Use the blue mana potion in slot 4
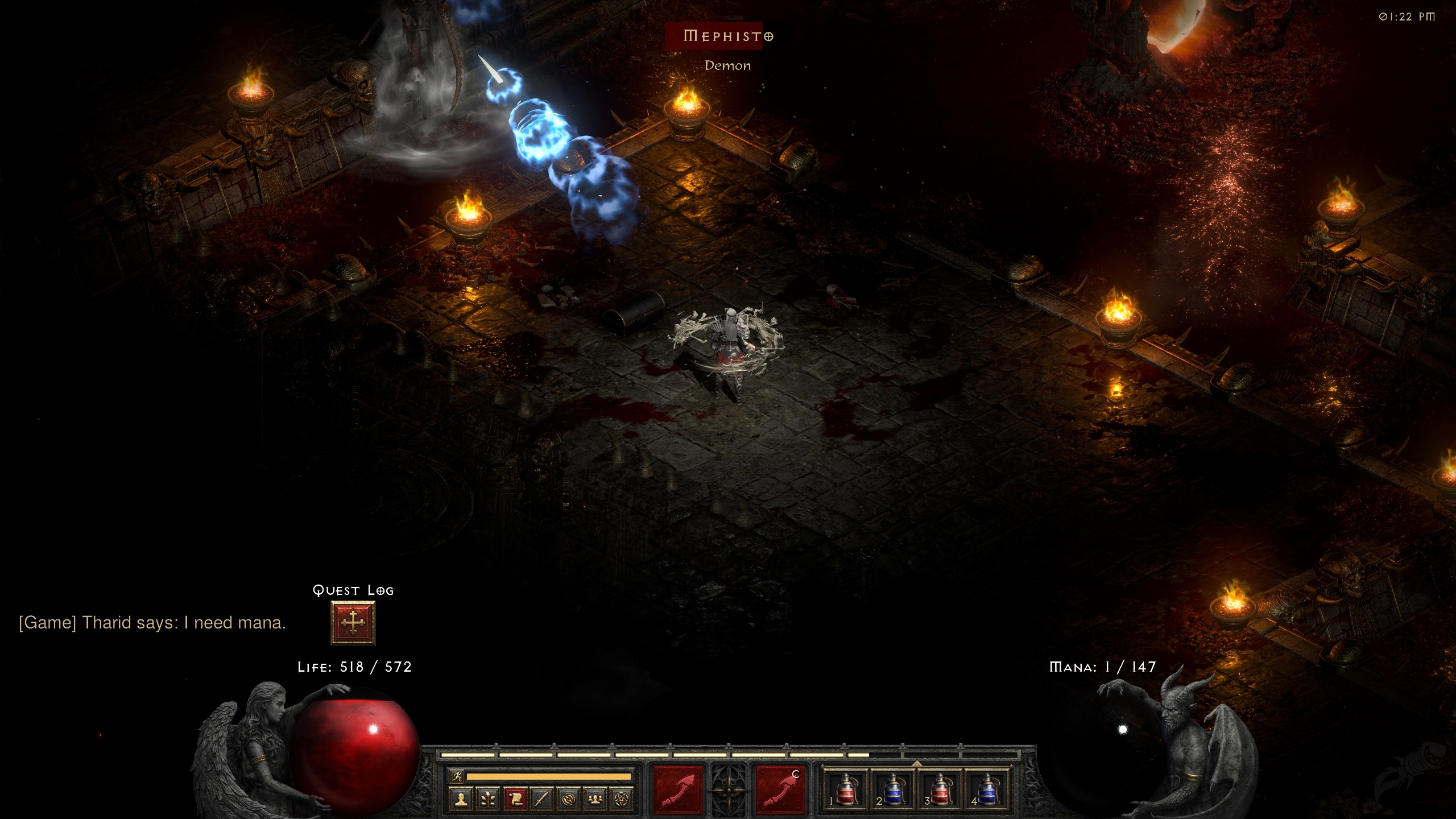 [987, 790]
